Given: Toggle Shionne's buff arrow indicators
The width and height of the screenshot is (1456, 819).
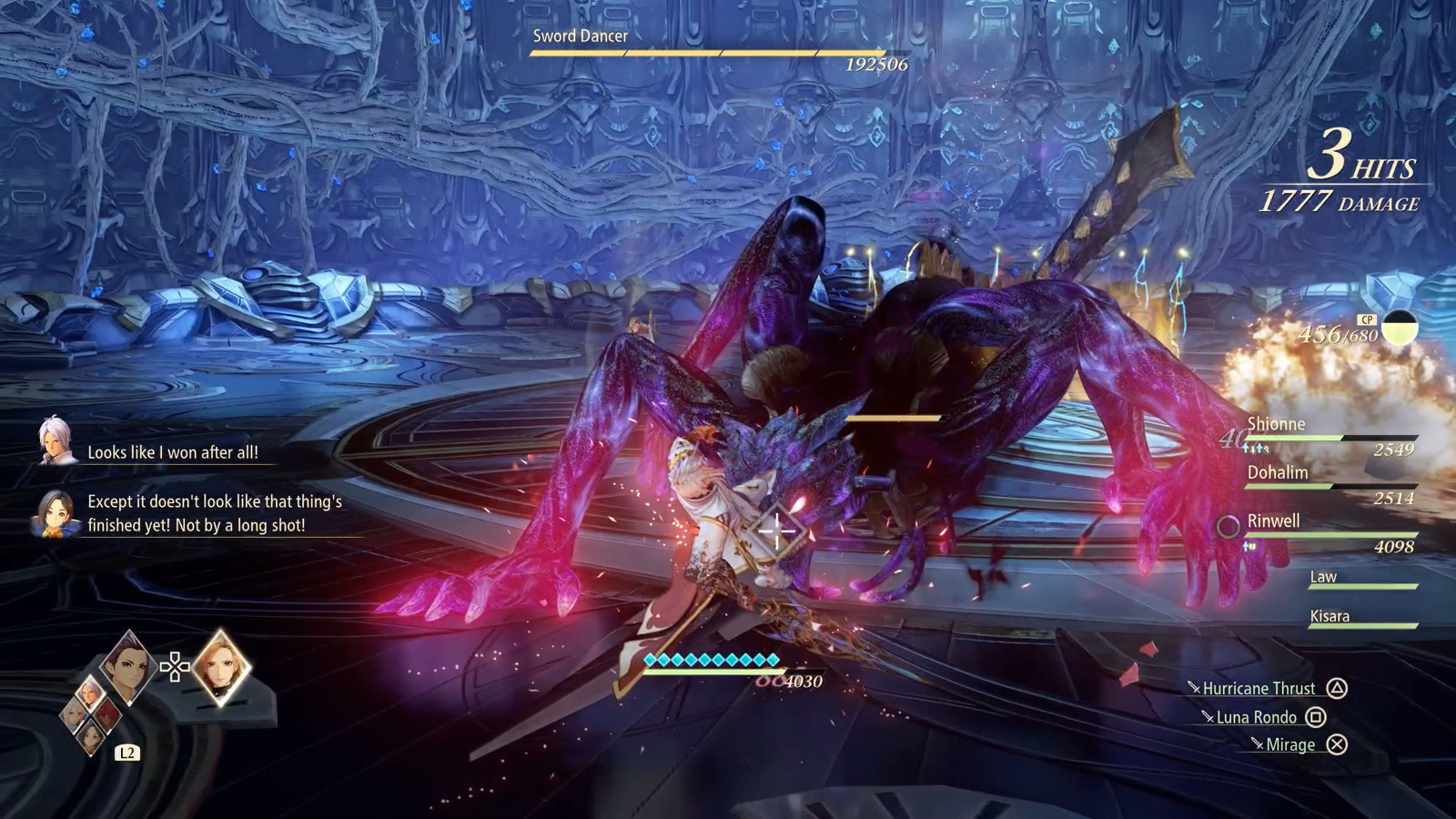Looking at the screenshot, I should pos(1254,448).
